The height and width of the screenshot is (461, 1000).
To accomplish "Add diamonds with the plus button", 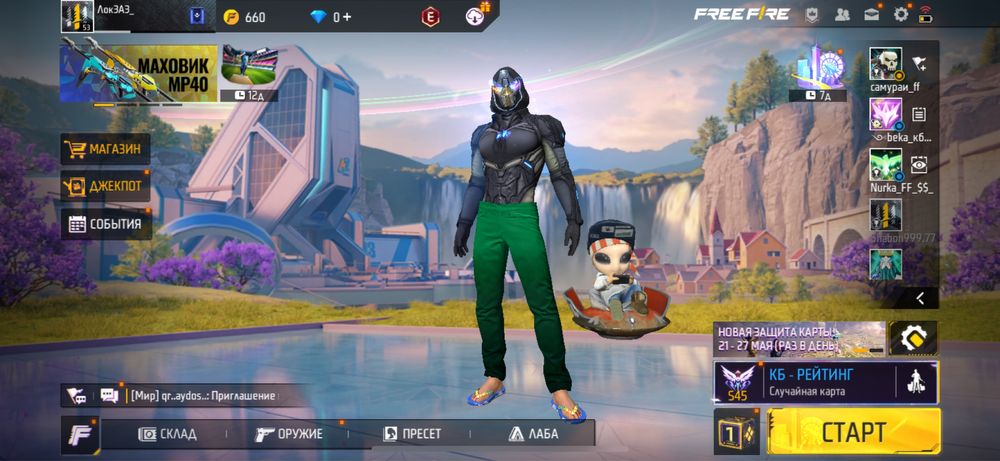I will coord(347,17).
